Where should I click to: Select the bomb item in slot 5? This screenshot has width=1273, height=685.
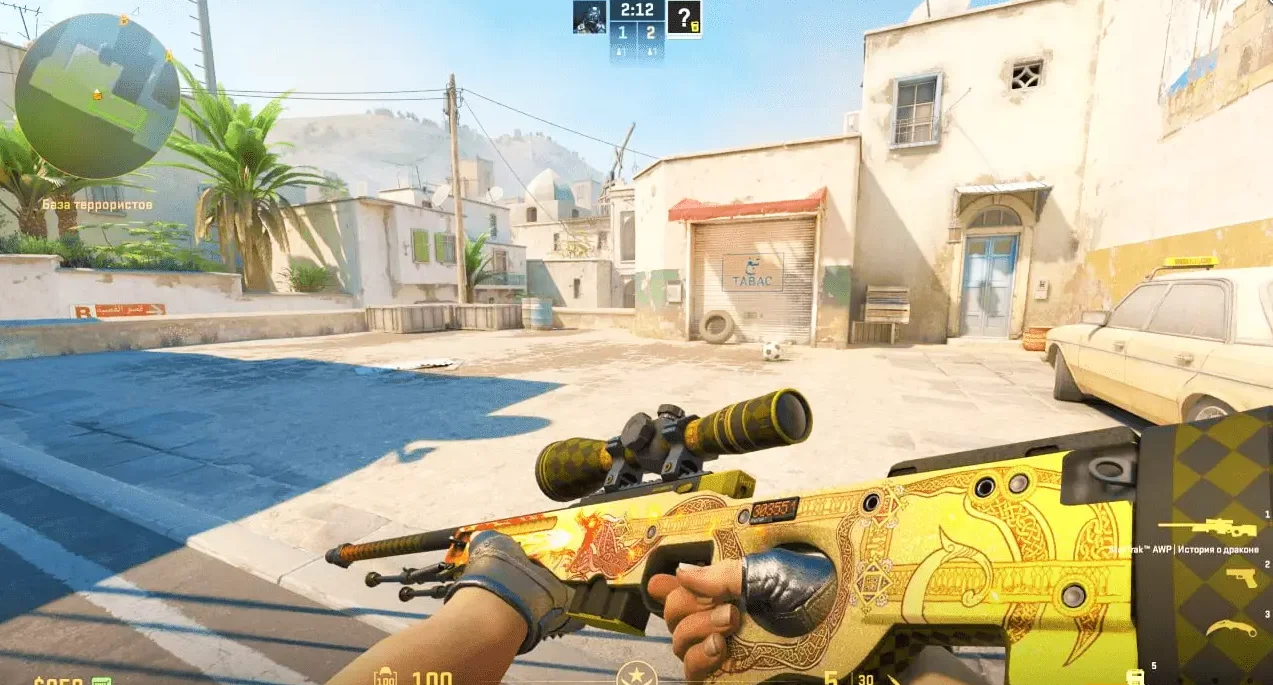tap(1135, 677)
